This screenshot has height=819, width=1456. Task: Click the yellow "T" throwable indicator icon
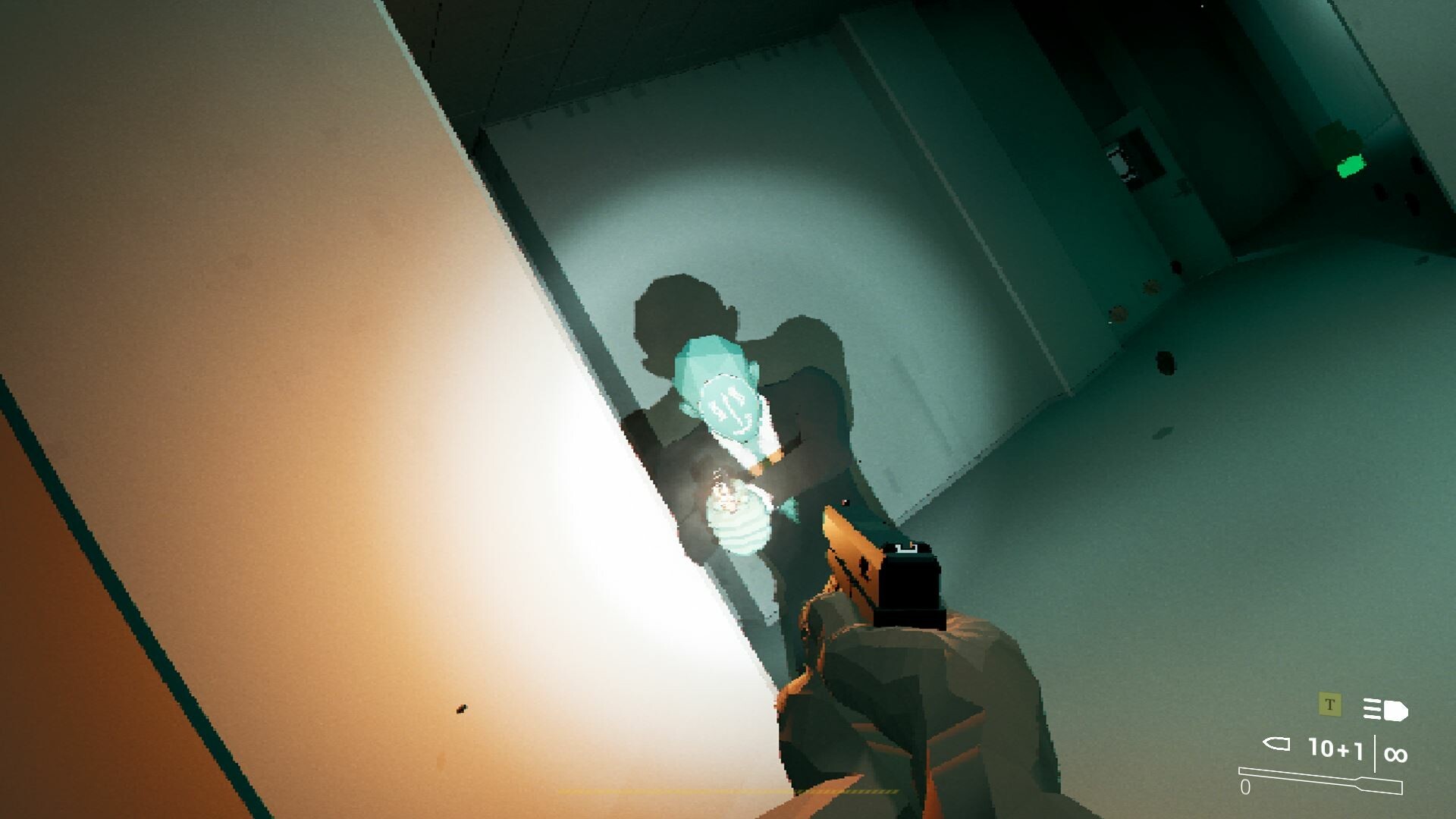[x=1329, y=705]
